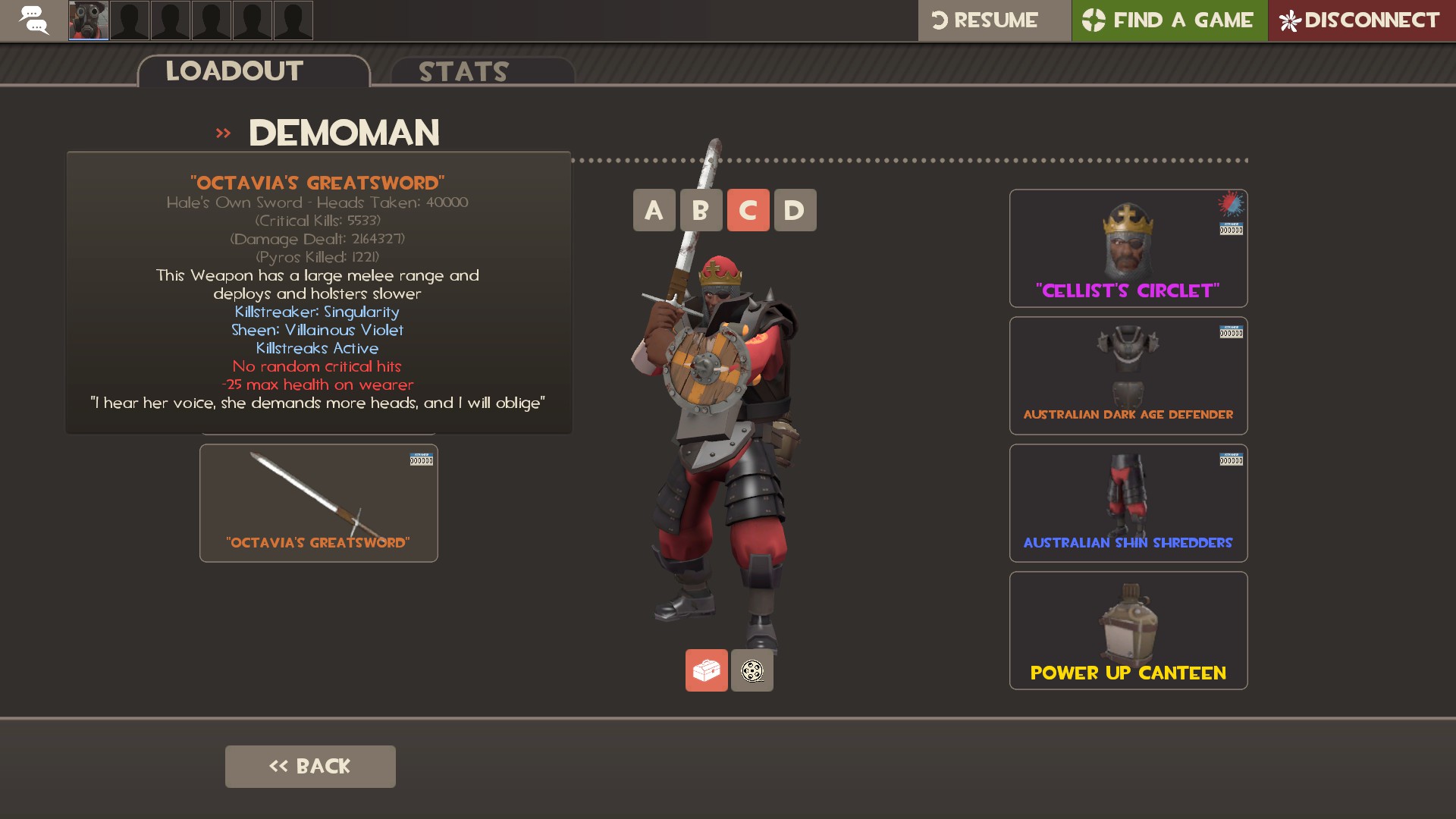Select loadout preset C

pos(748,210)
